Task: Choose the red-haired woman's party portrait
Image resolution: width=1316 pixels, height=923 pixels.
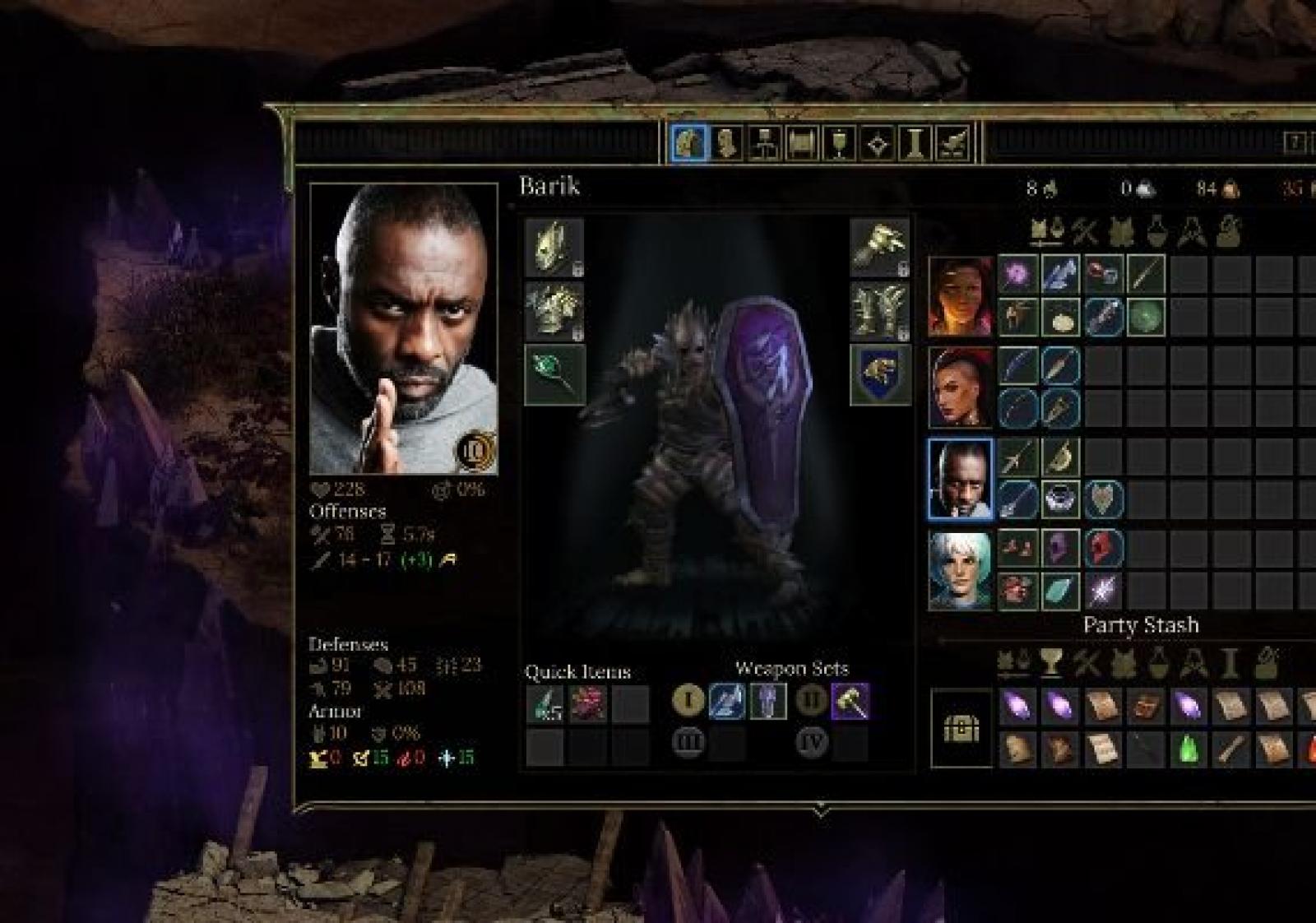Action: coord(960,296)
